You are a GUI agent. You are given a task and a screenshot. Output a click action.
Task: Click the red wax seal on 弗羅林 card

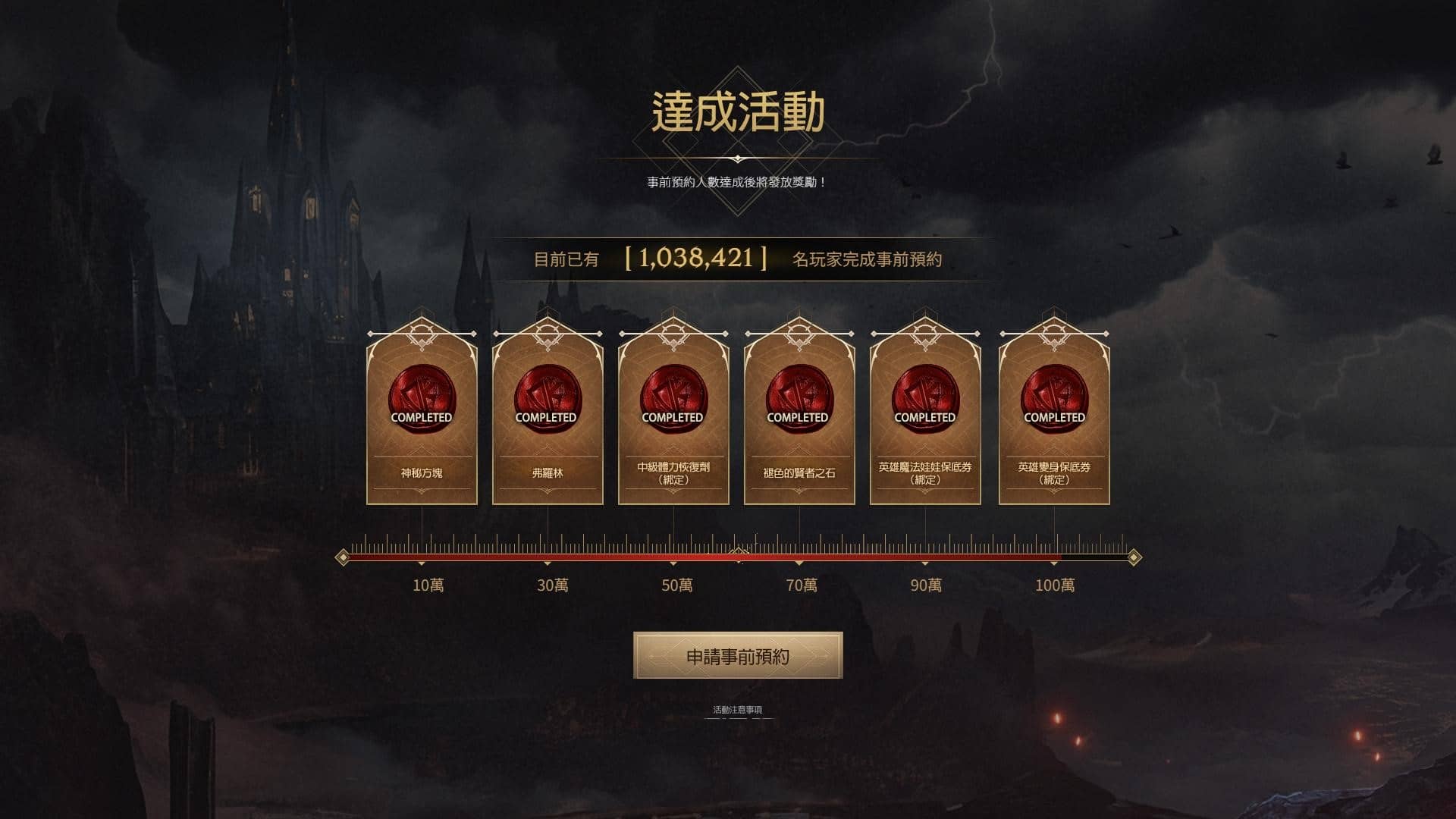548,398
